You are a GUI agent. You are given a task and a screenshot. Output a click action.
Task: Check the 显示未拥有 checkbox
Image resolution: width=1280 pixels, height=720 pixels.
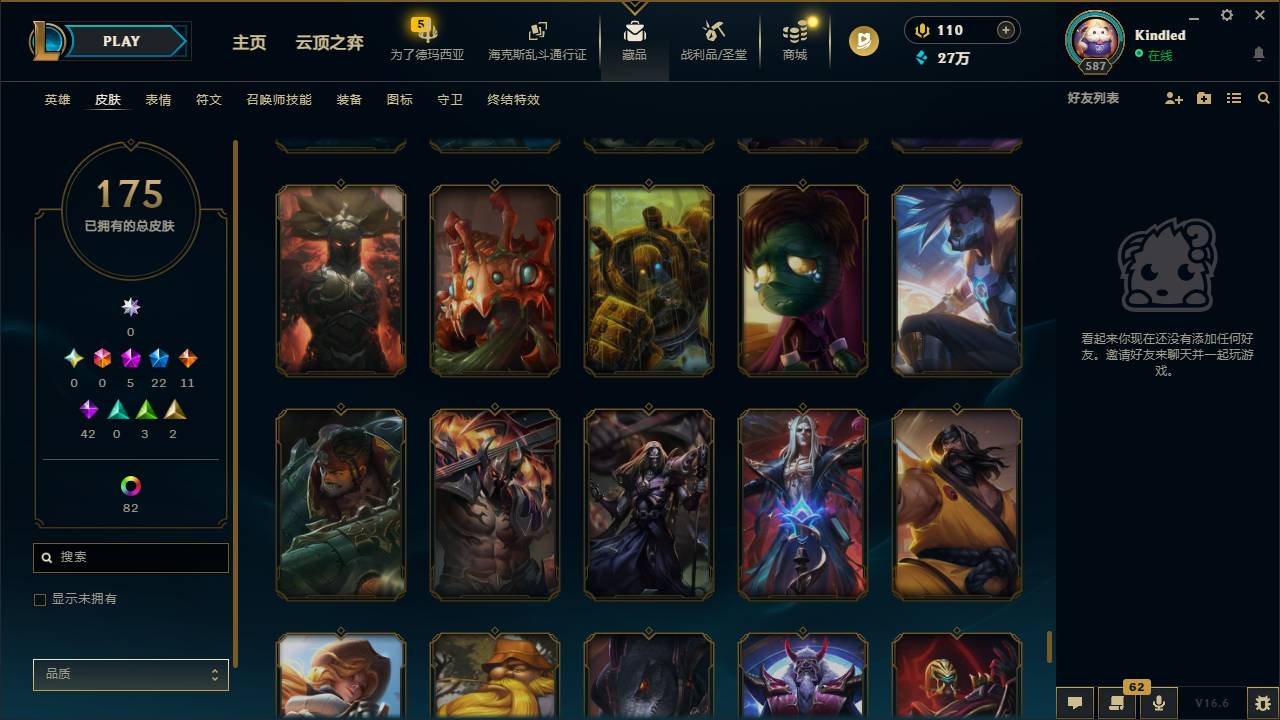(40, 599)
